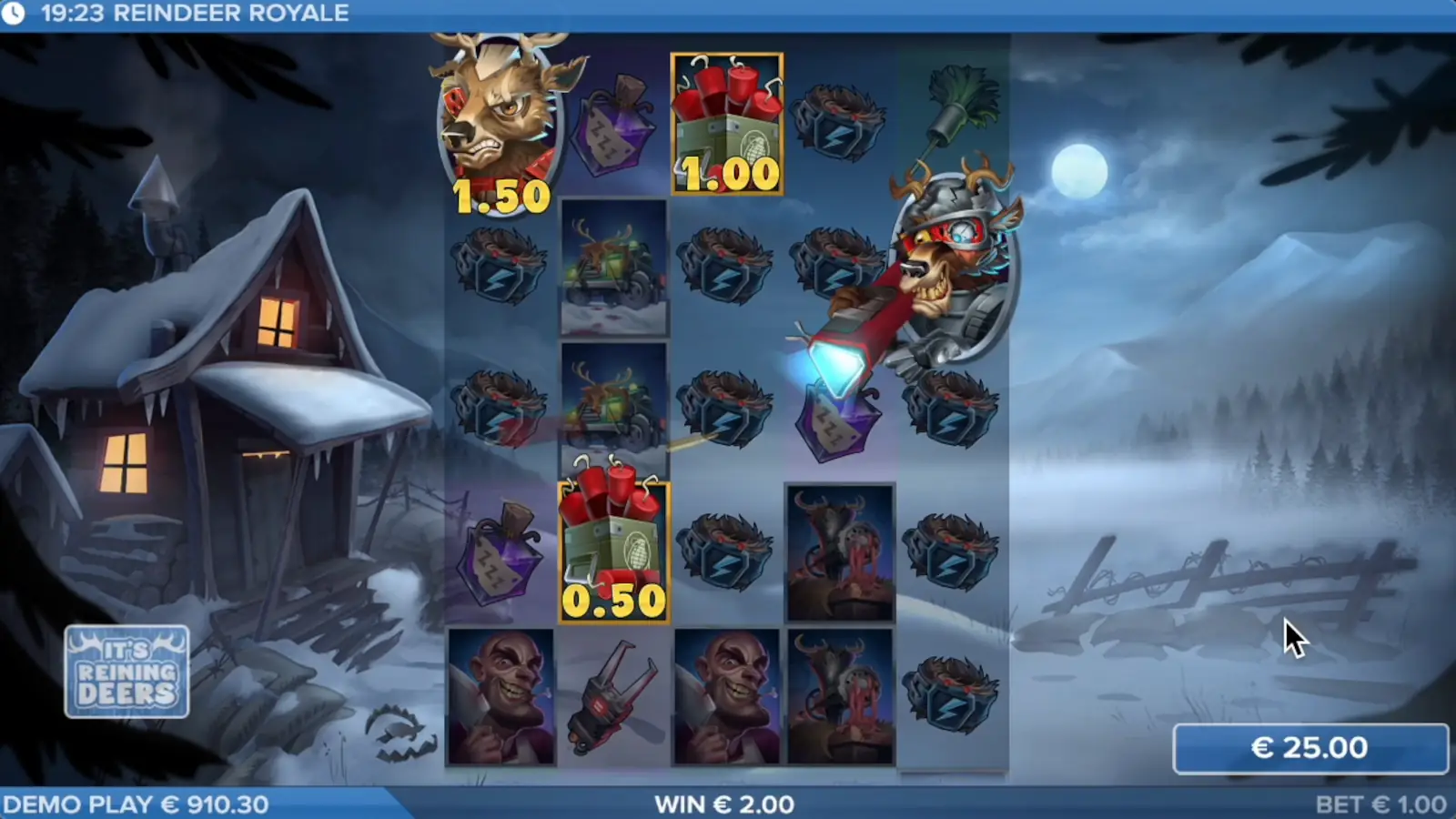Select a barbed wire wreath with lightning bolt
The image size is (1456, 819).
(x=725, y=264)
